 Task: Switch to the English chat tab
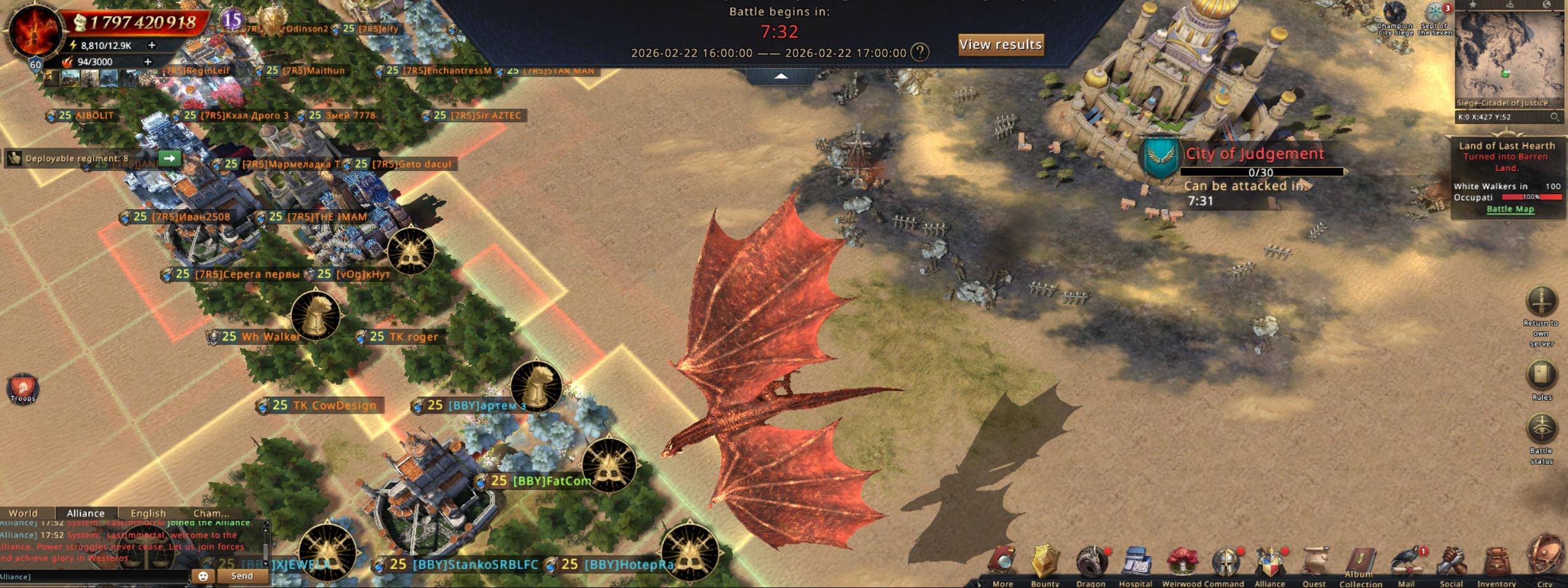[148, 513]
